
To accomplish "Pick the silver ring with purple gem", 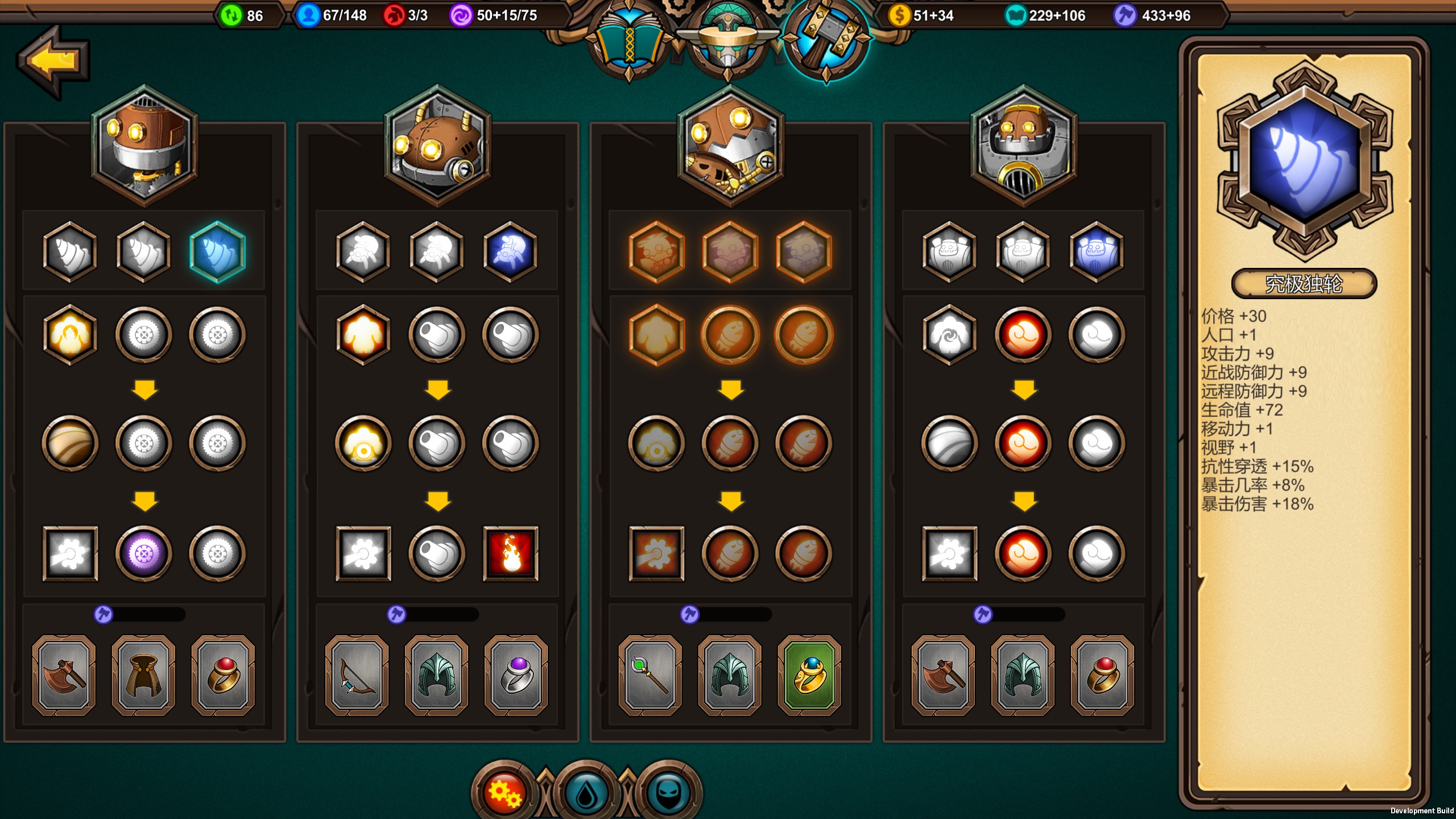I will 516,675.
